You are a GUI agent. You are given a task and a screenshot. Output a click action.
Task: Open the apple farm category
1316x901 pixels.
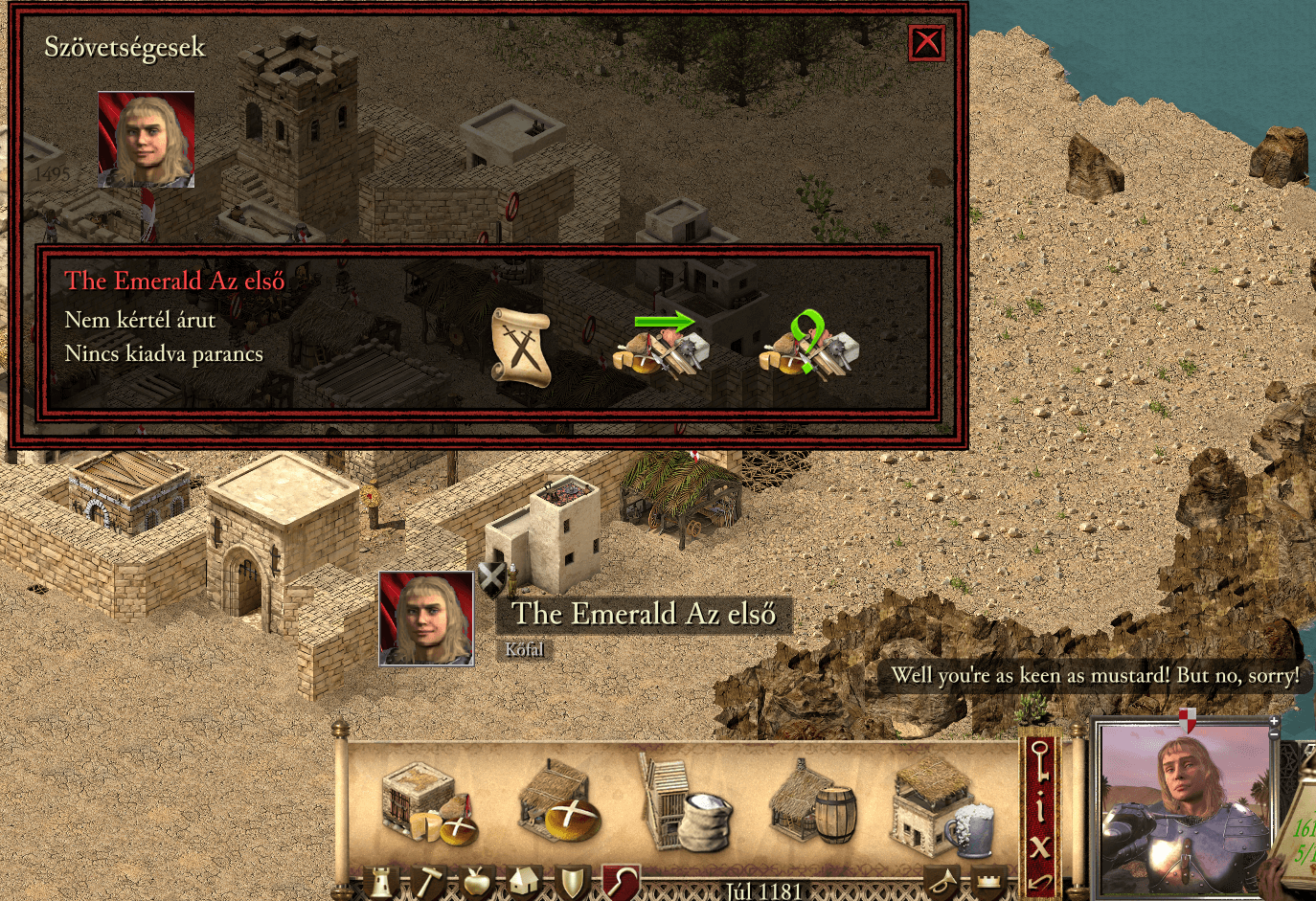tap(477, 884)
